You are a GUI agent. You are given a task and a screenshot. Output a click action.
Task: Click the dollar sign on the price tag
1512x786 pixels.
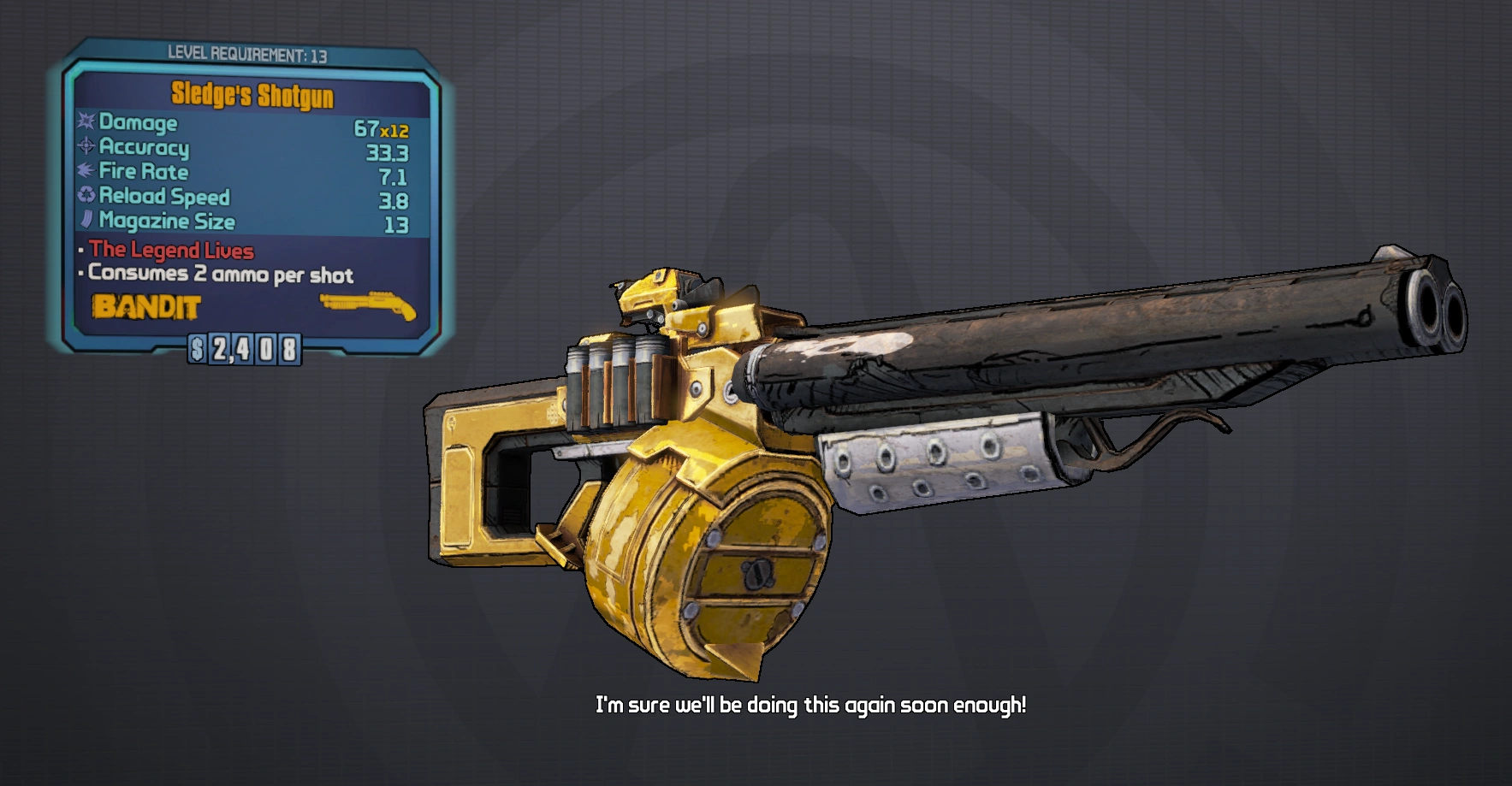197,347
